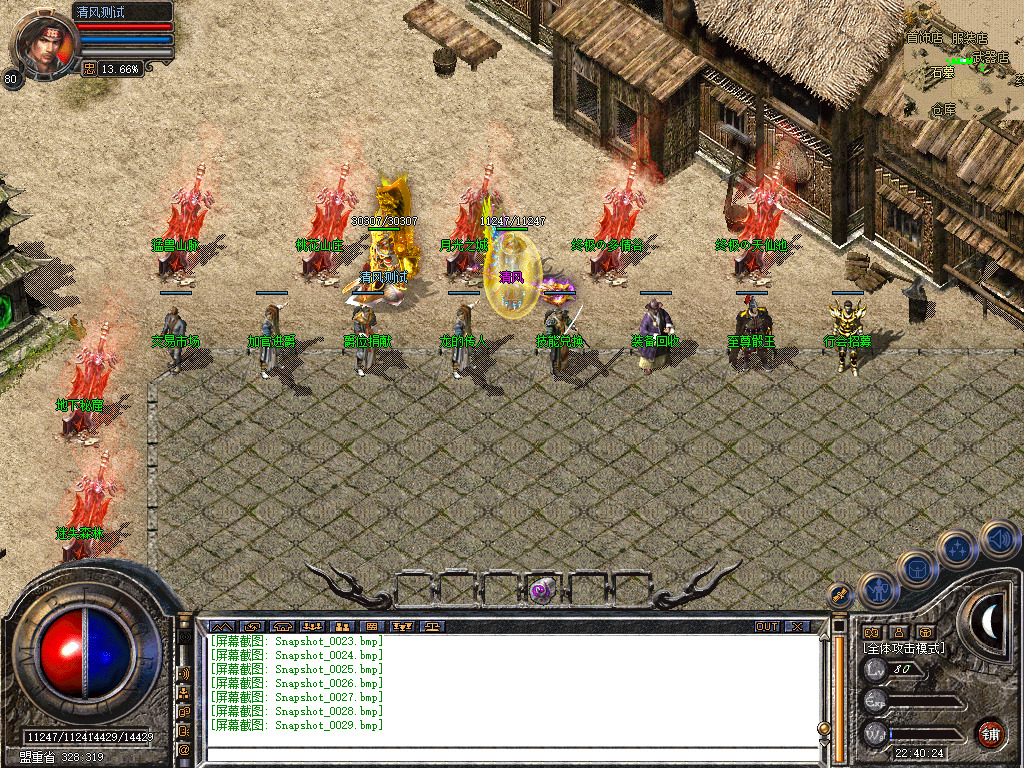Screen dimensions: 1024x768
Task: Open the skills button with four stars
Action: coord(957,548)
